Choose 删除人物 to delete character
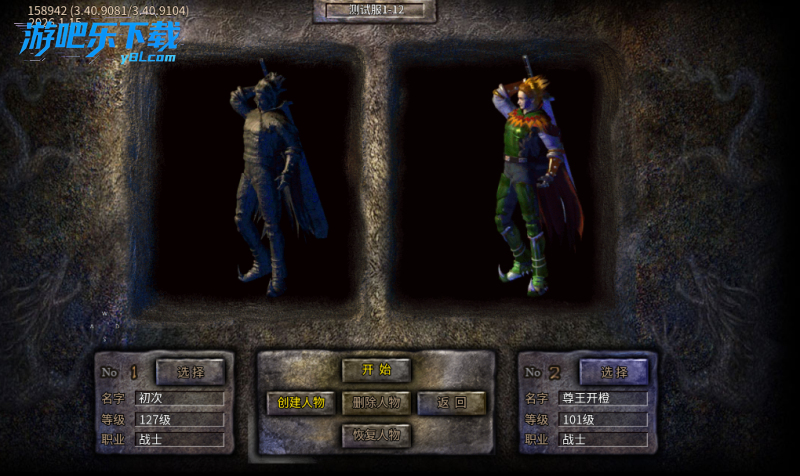Image resolution: width=800 pixels, height=476 pixels. 376,403
